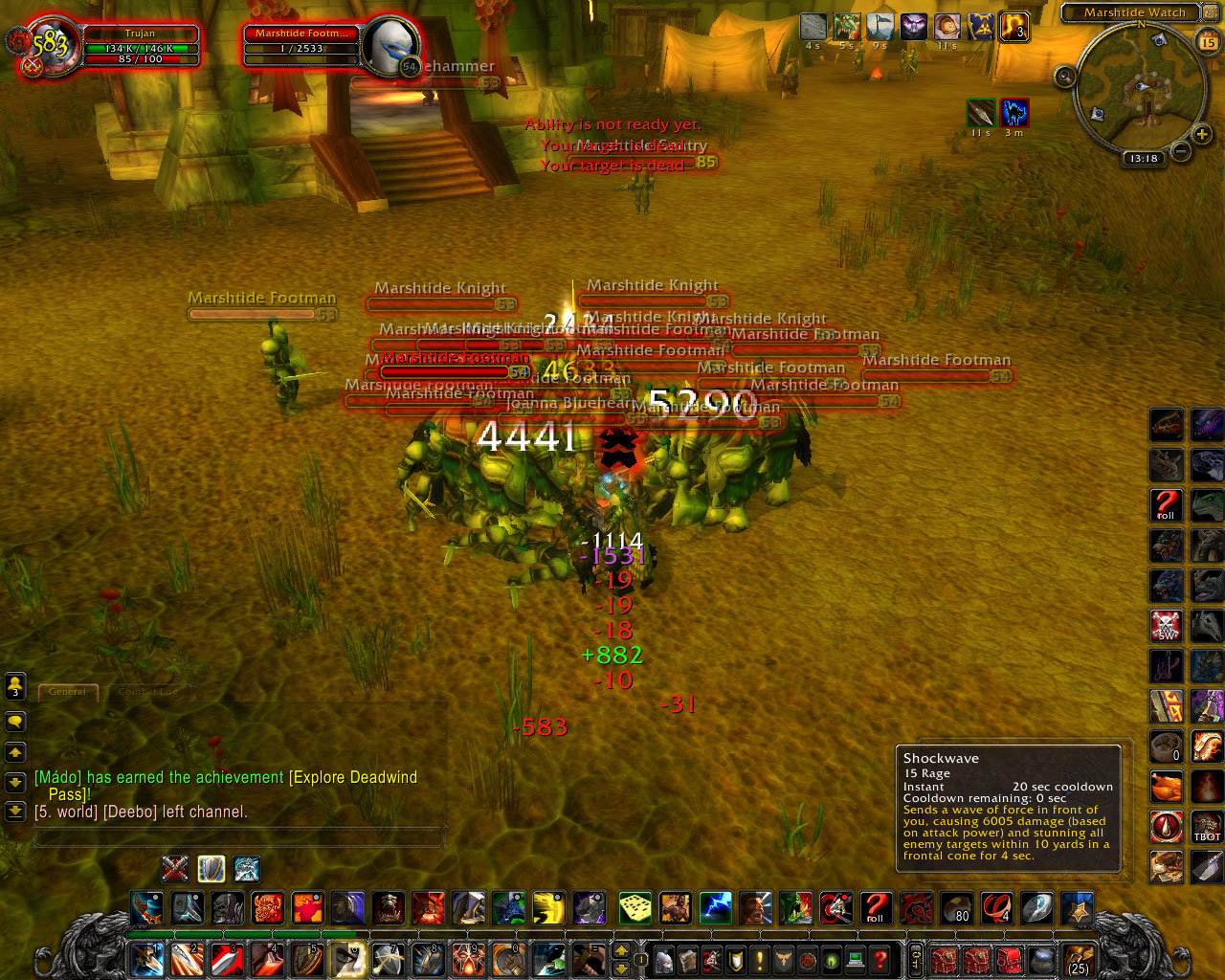Click the chat input field below the chat log
This screenshot has height=980, width=1225.
click(x=239, y=837)
